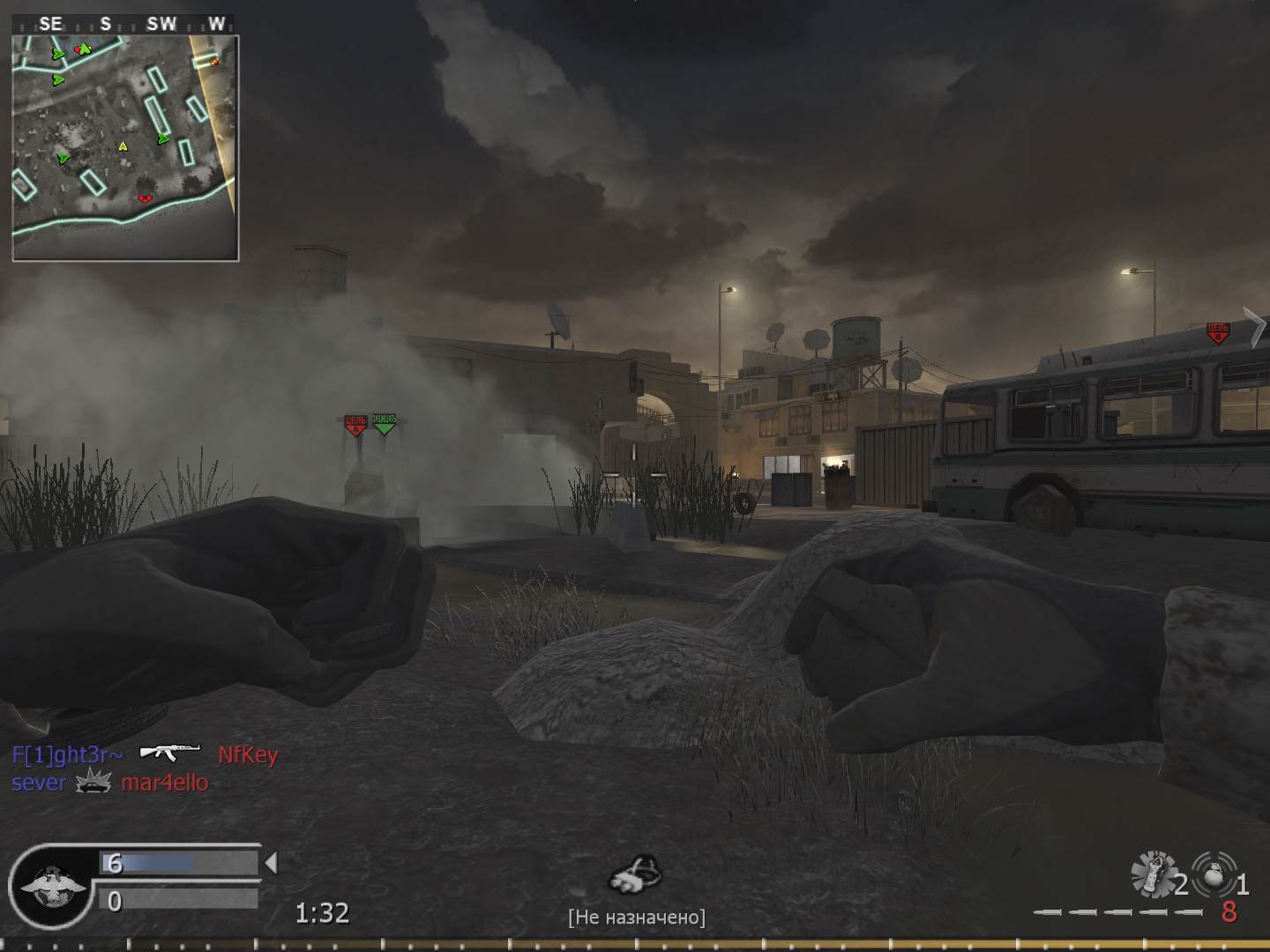The image size is (1270, 952).
Task: Click the green defend objective marker
Action: click(384, 423)
